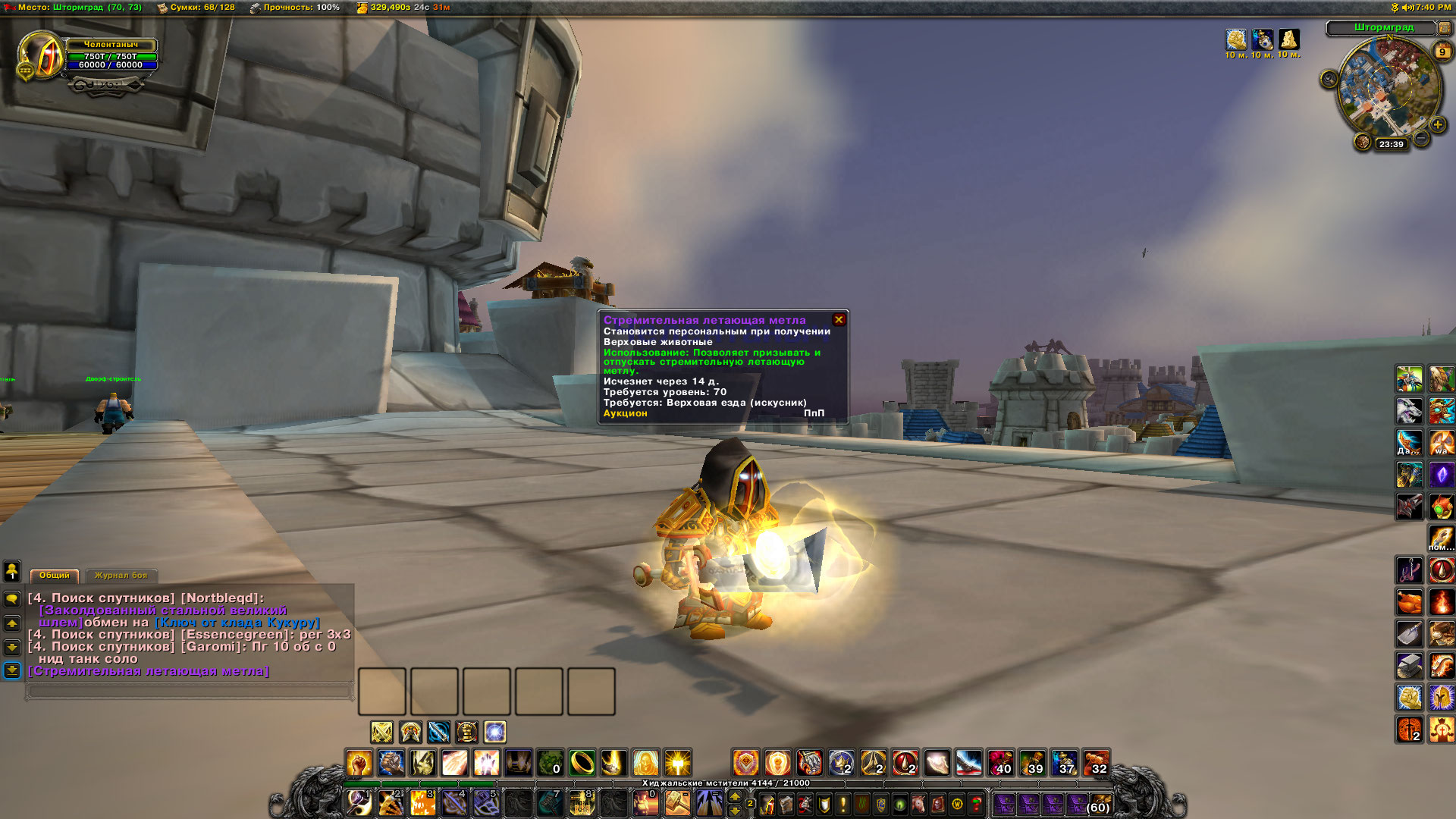Select the player portrait frame
The height and width of the screenshot is (819, 1456).
41,55
